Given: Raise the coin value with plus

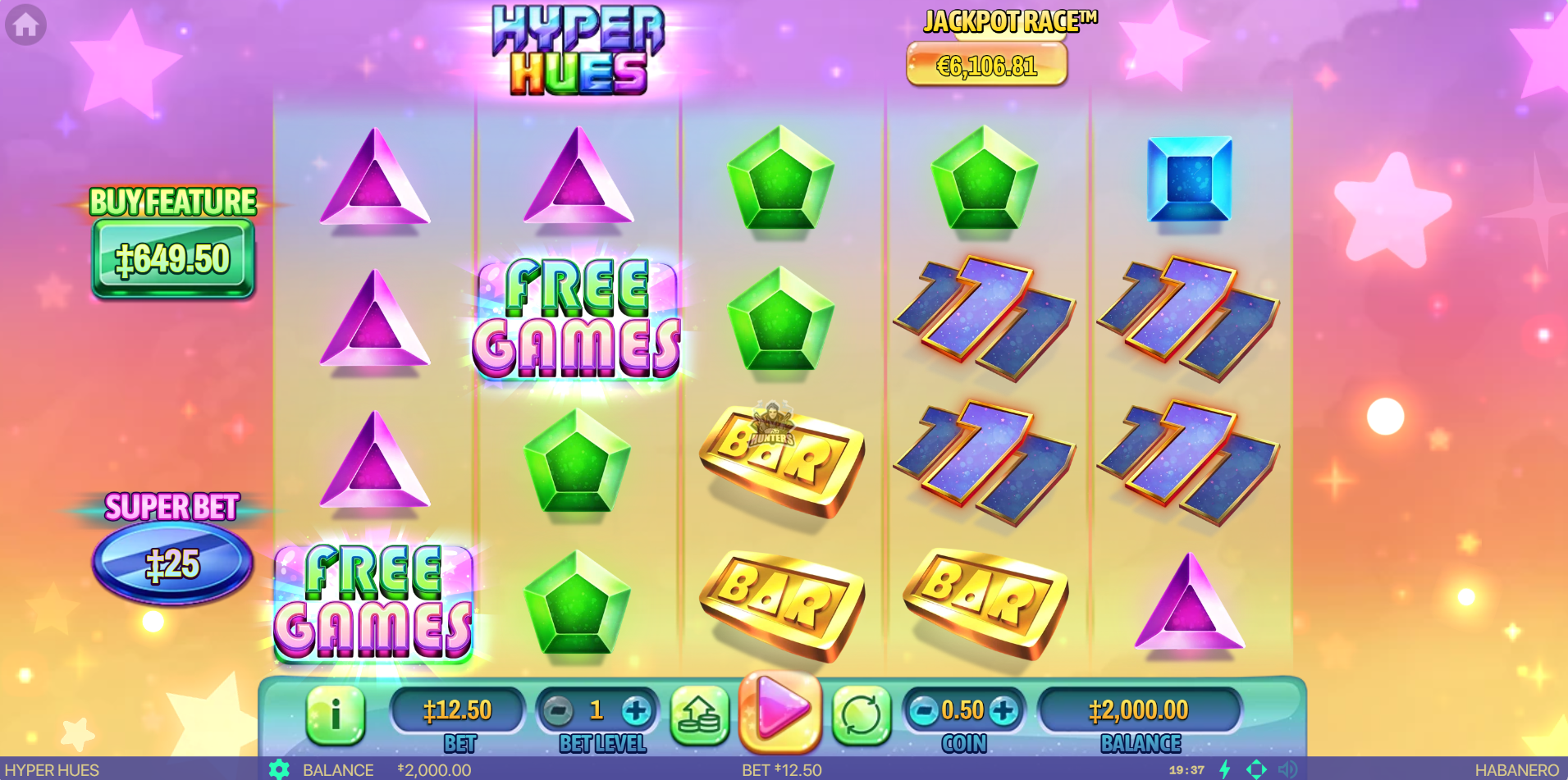Looking at the screenshot, I should [x=1003, y=710].
